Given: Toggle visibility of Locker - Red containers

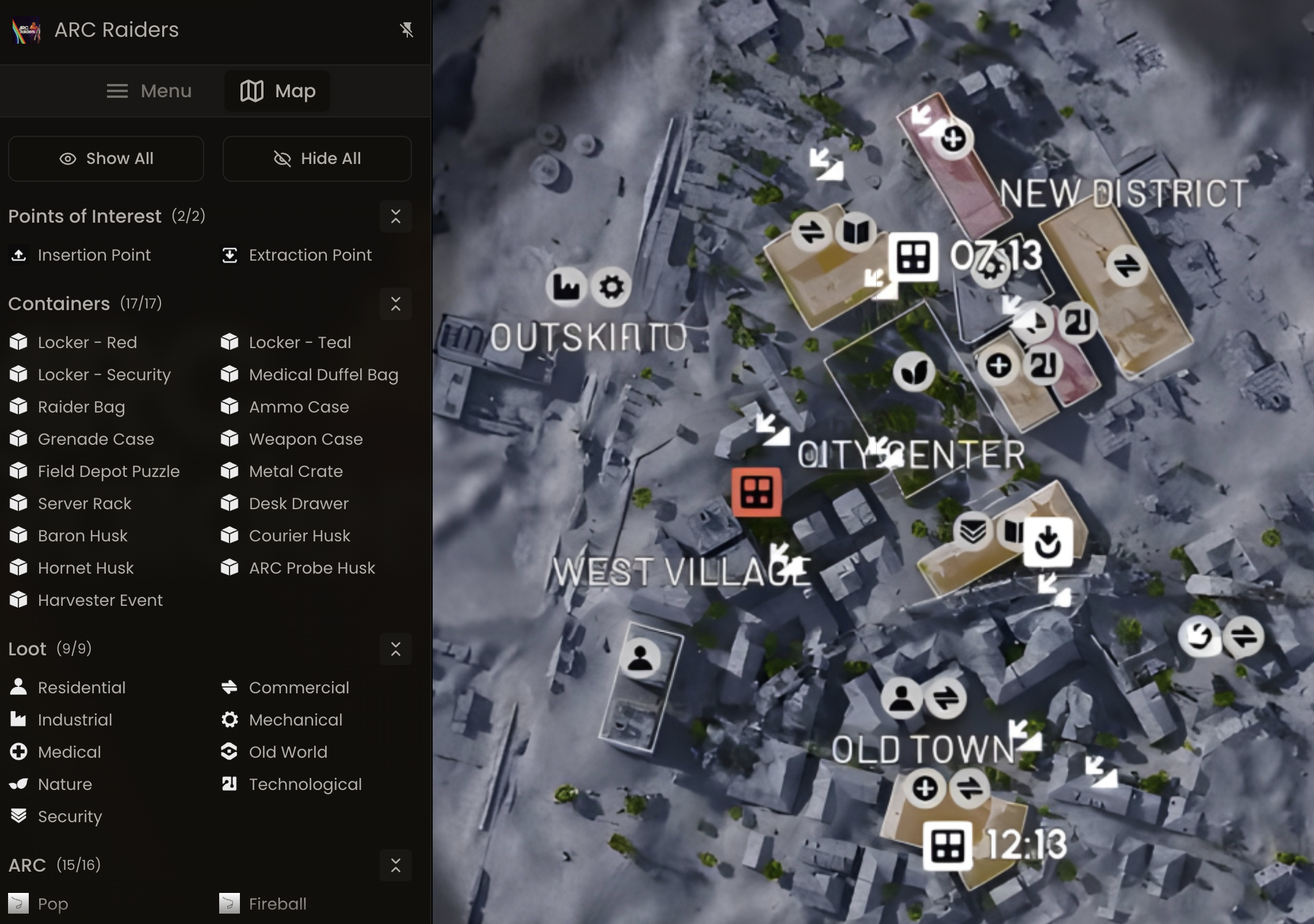Looking at the screenshot, I should click(x=87, y=342).
